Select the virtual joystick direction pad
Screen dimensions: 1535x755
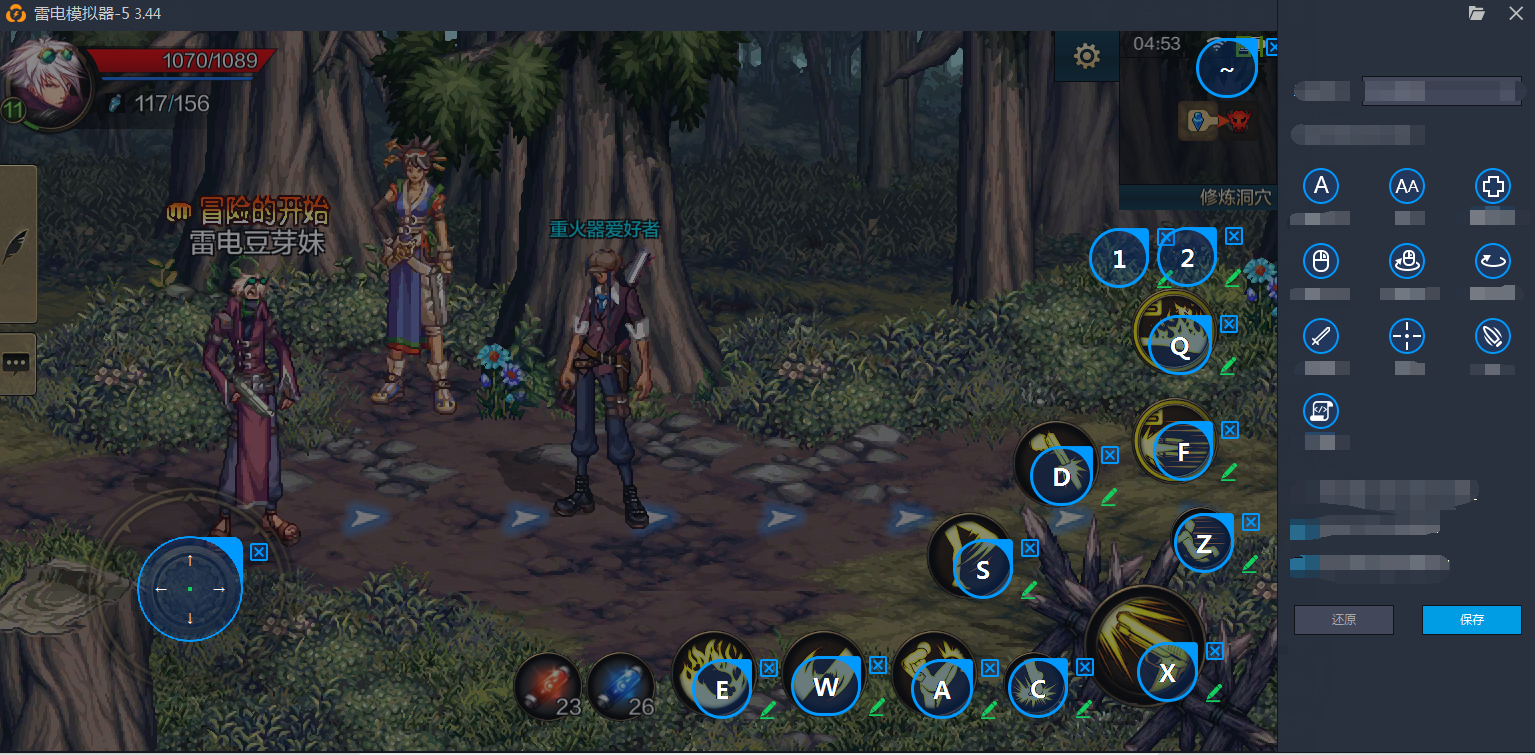(190, 589)
